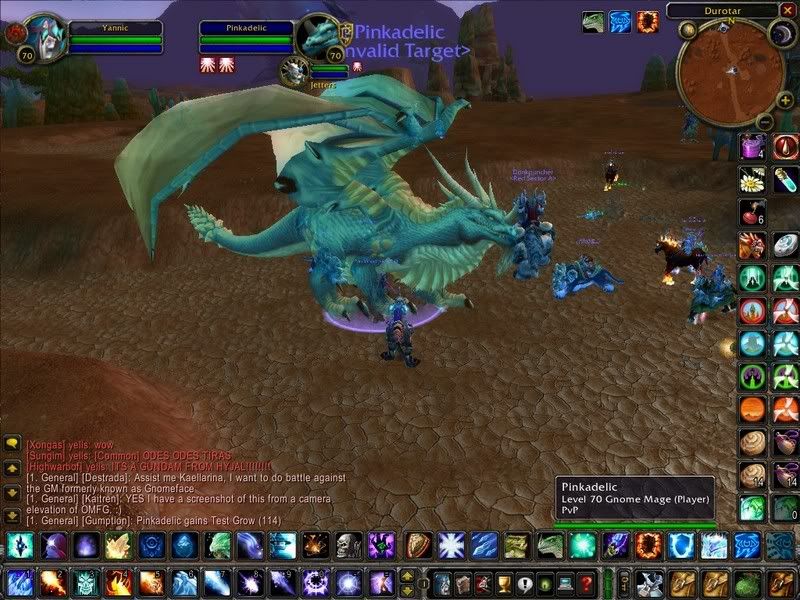Click the red question mark help button
800x600 pixels.
click(587, 582)
